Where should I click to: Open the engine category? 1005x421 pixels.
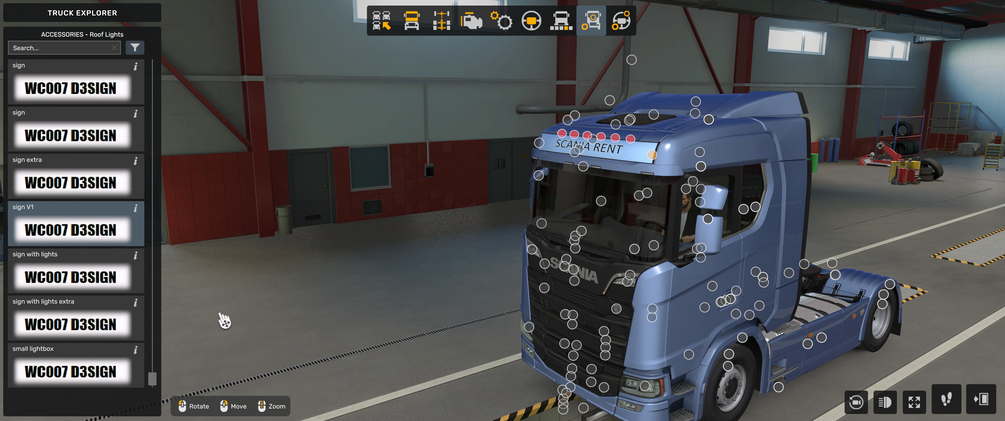pyautogui.click(x=471, y=21)
